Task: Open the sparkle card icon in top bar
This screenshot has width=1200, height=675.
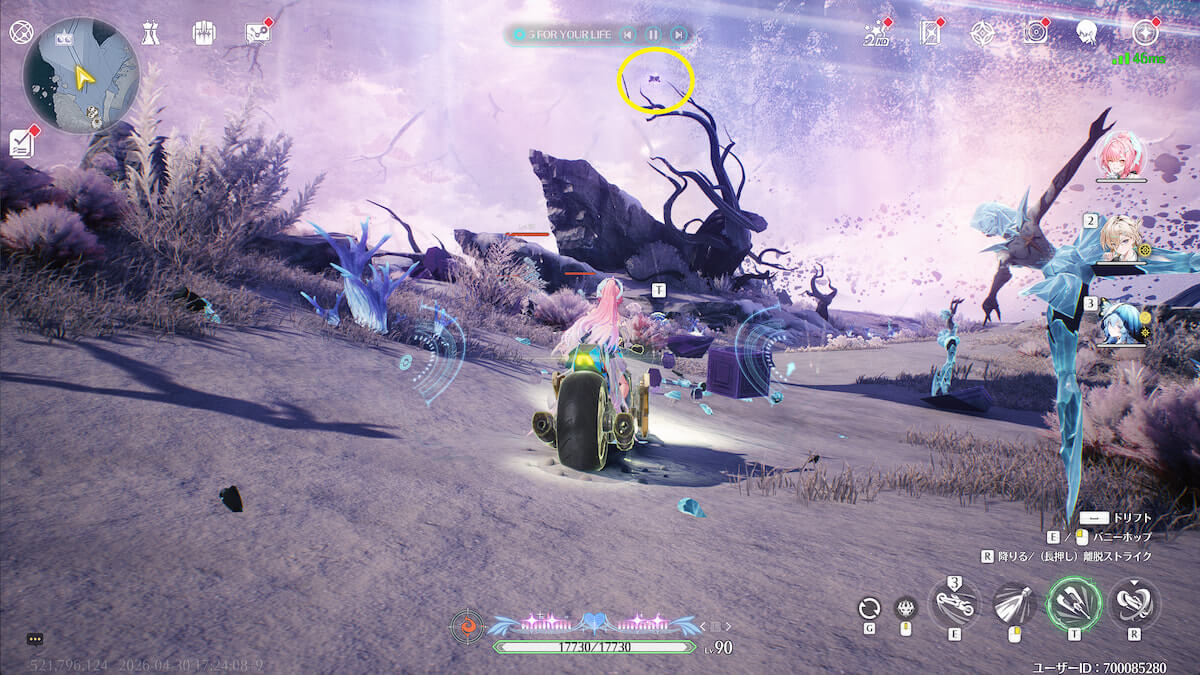Action: tap(931, 34)
